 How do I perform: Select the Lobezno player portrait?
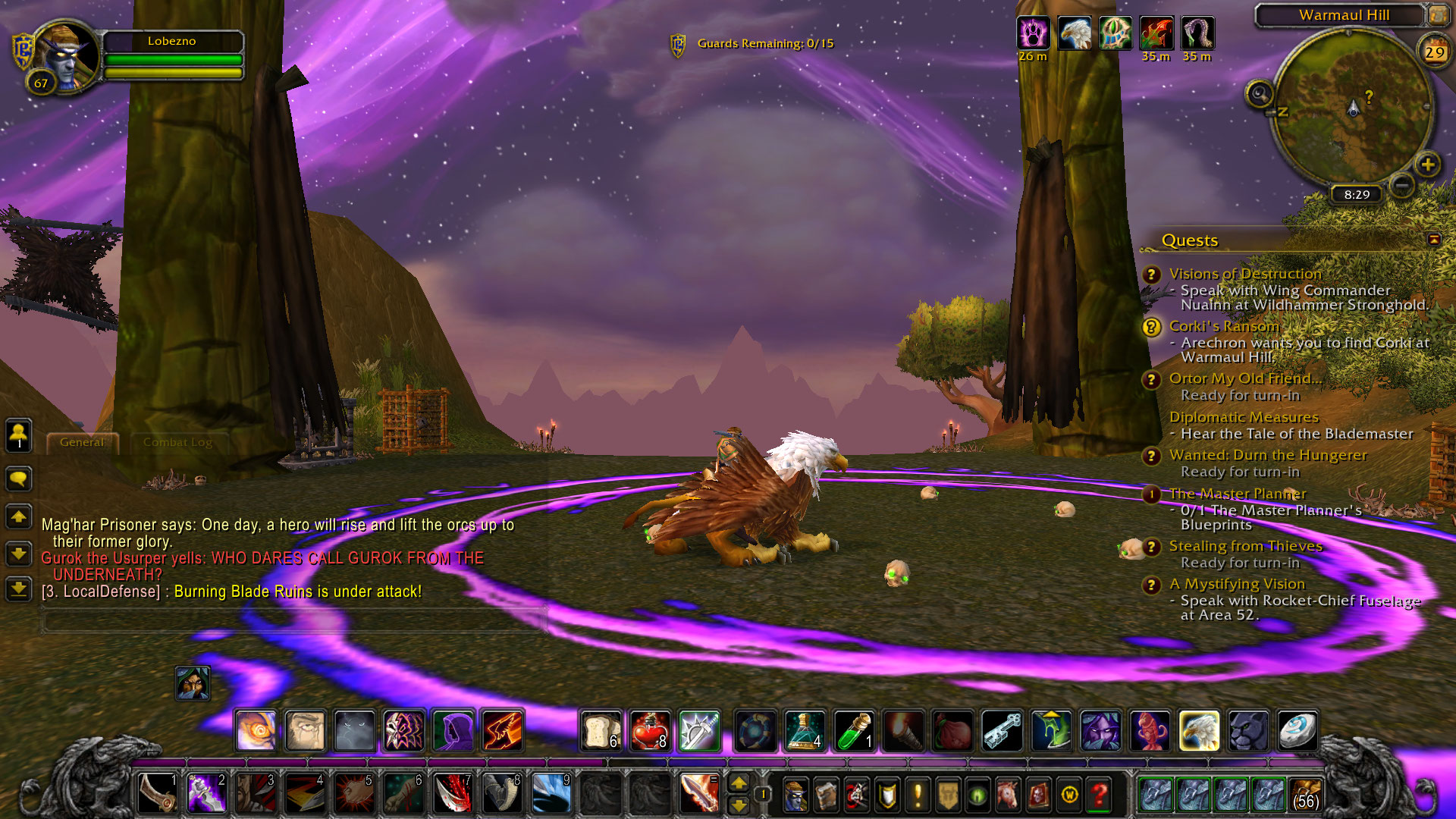click(65, 56)
